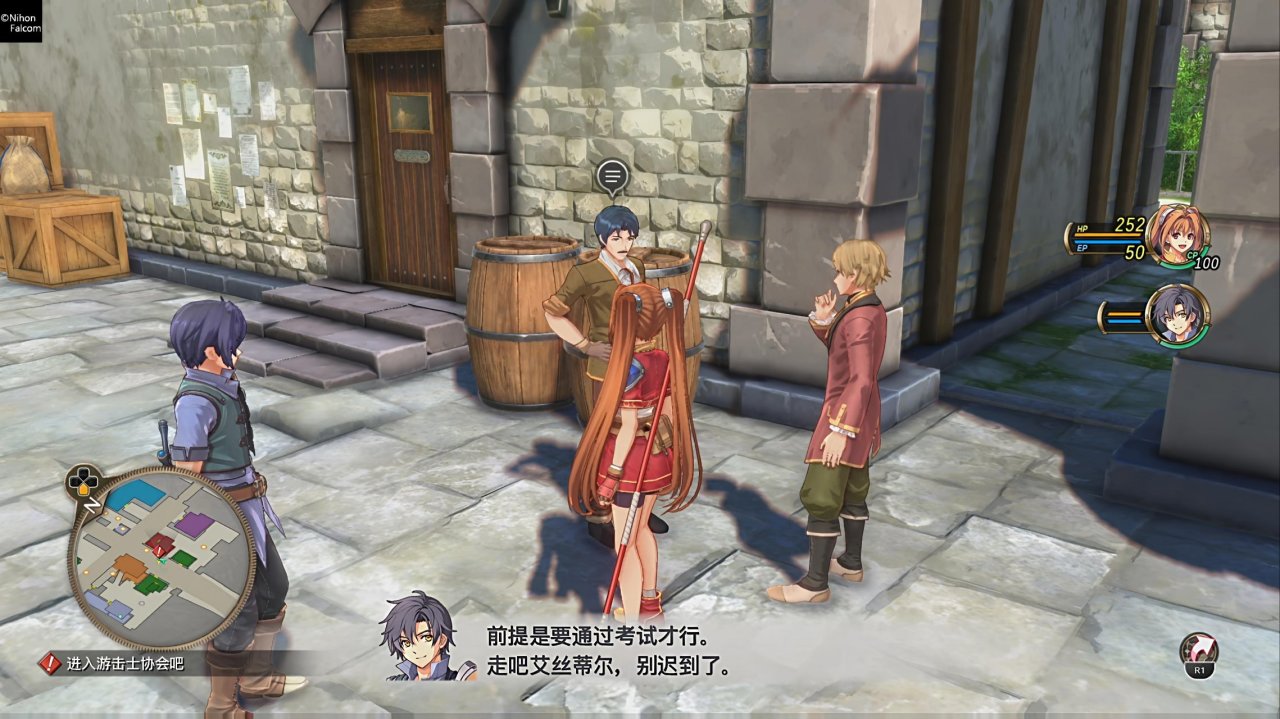Select Joshua's party portrait
Image resolution: width=1280 pixels, height=719 pixels.
[x=1177, y=315]
